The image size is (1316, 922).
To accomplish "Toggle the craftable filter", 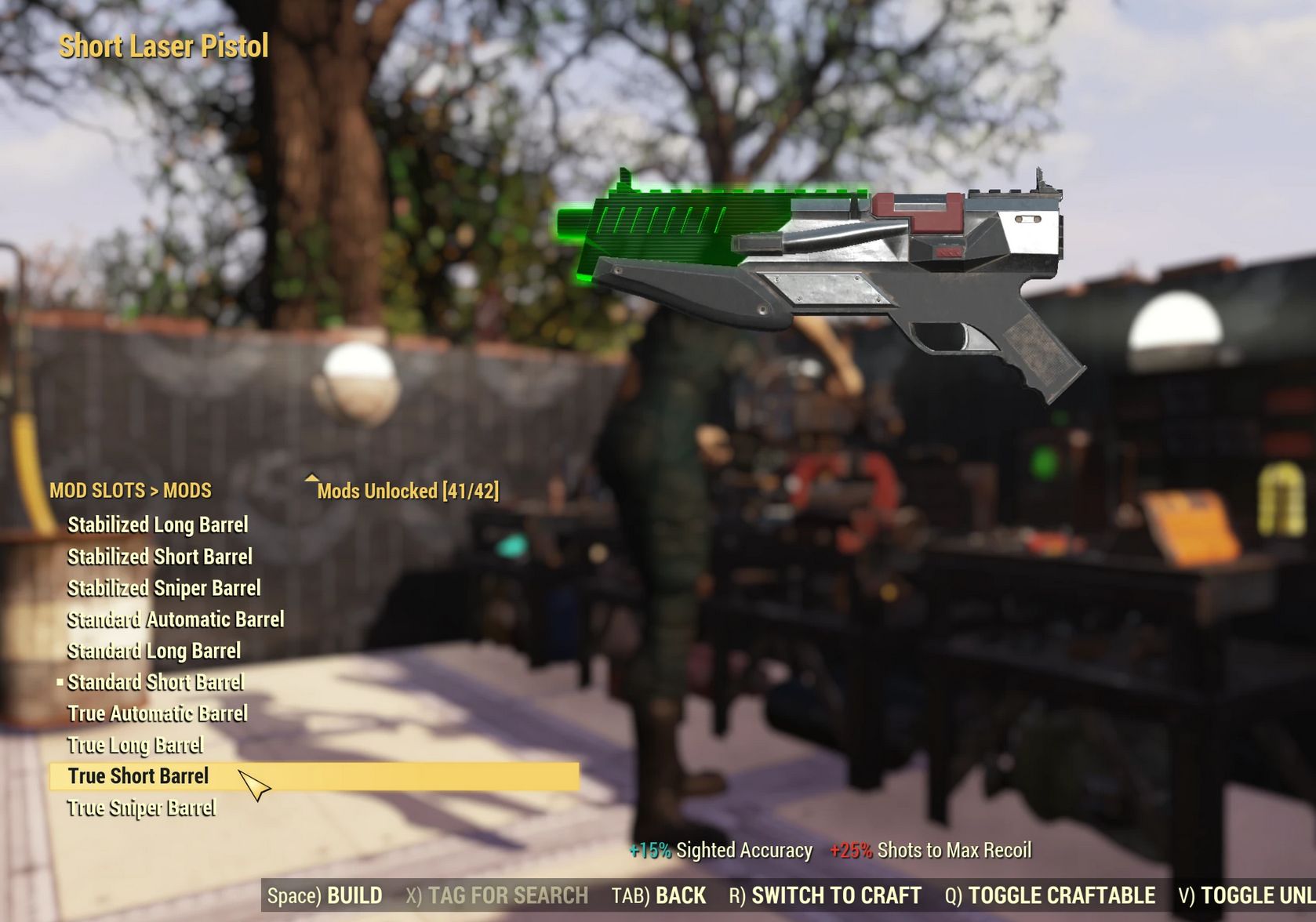I will [x=1049, y=895].
